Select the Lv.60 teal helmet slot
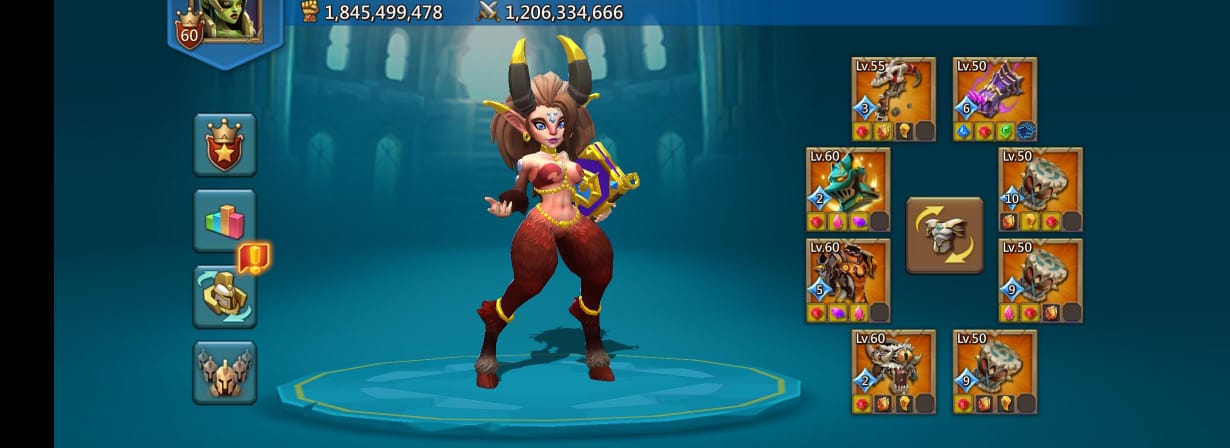 (848, 189)
